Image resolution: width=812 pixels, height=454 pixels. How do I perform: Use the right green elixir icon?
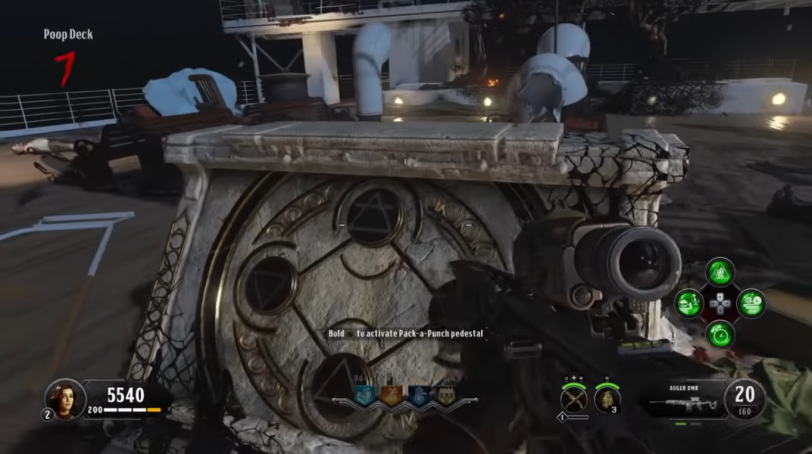click(751, 302)
